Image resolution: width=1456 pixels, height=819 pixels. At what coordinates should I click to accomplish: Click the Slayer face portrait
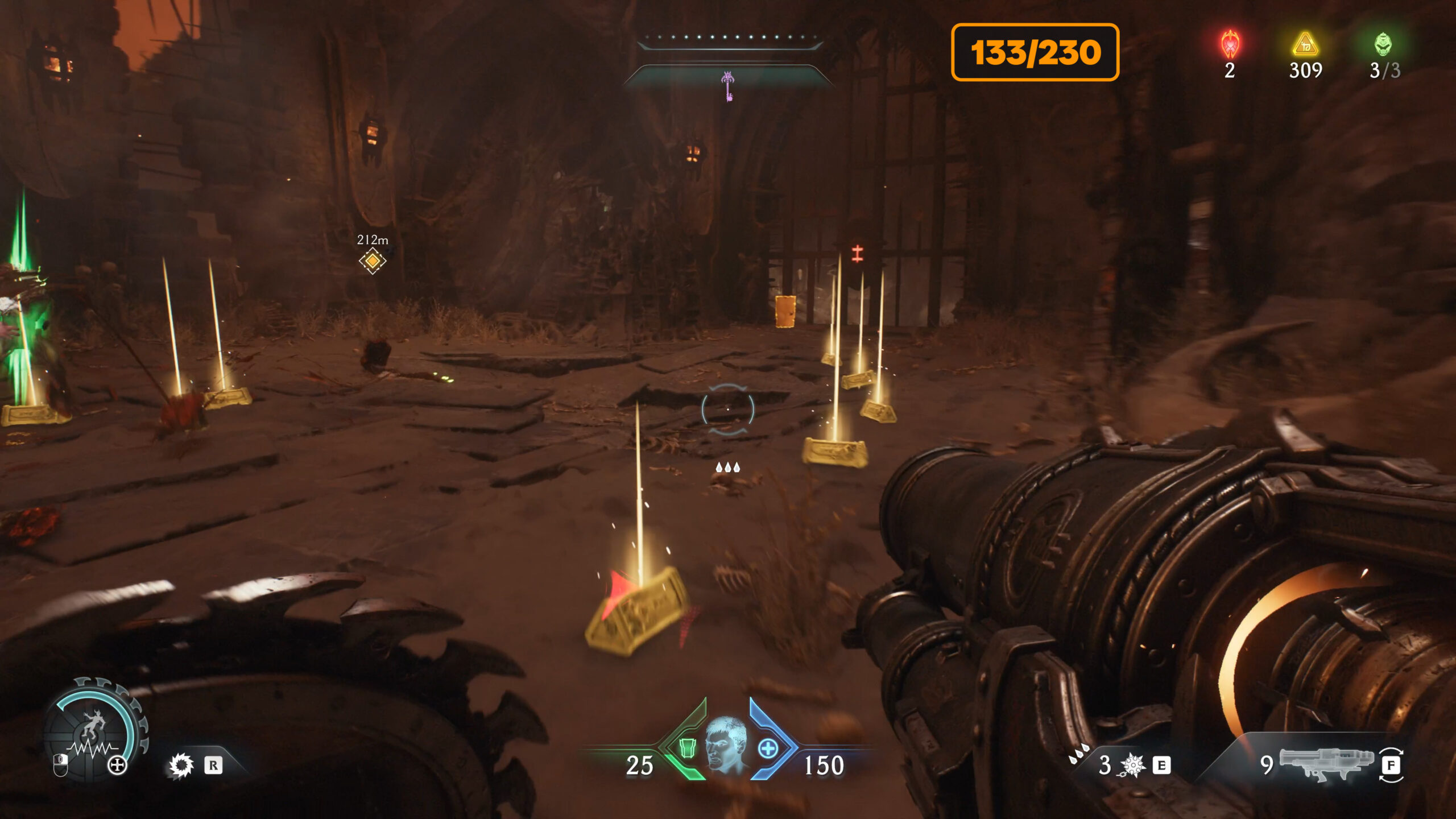tap(726, 745)
